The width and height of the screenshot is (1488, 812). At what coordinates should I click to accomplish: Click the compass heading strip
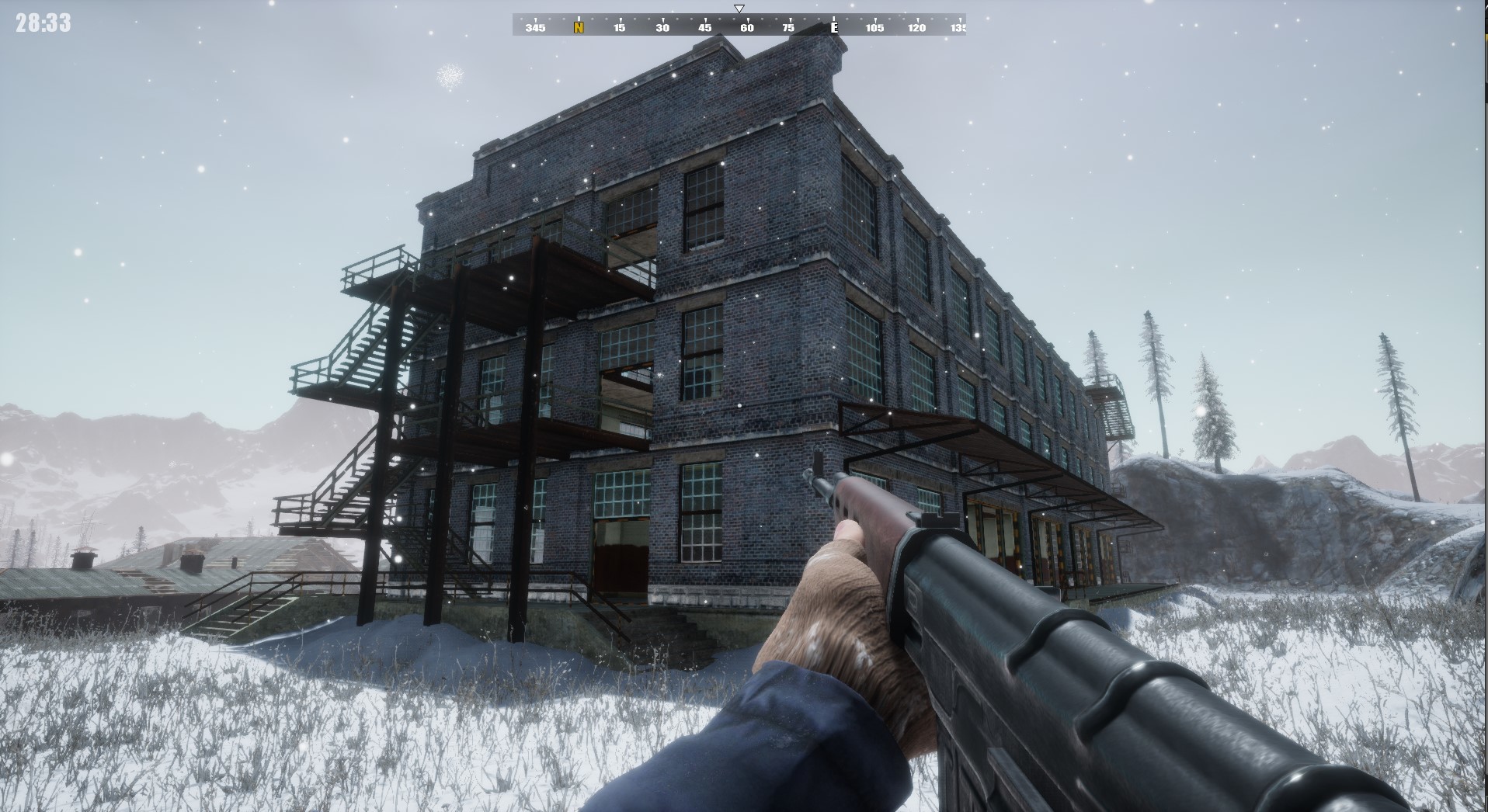(739, 26)
